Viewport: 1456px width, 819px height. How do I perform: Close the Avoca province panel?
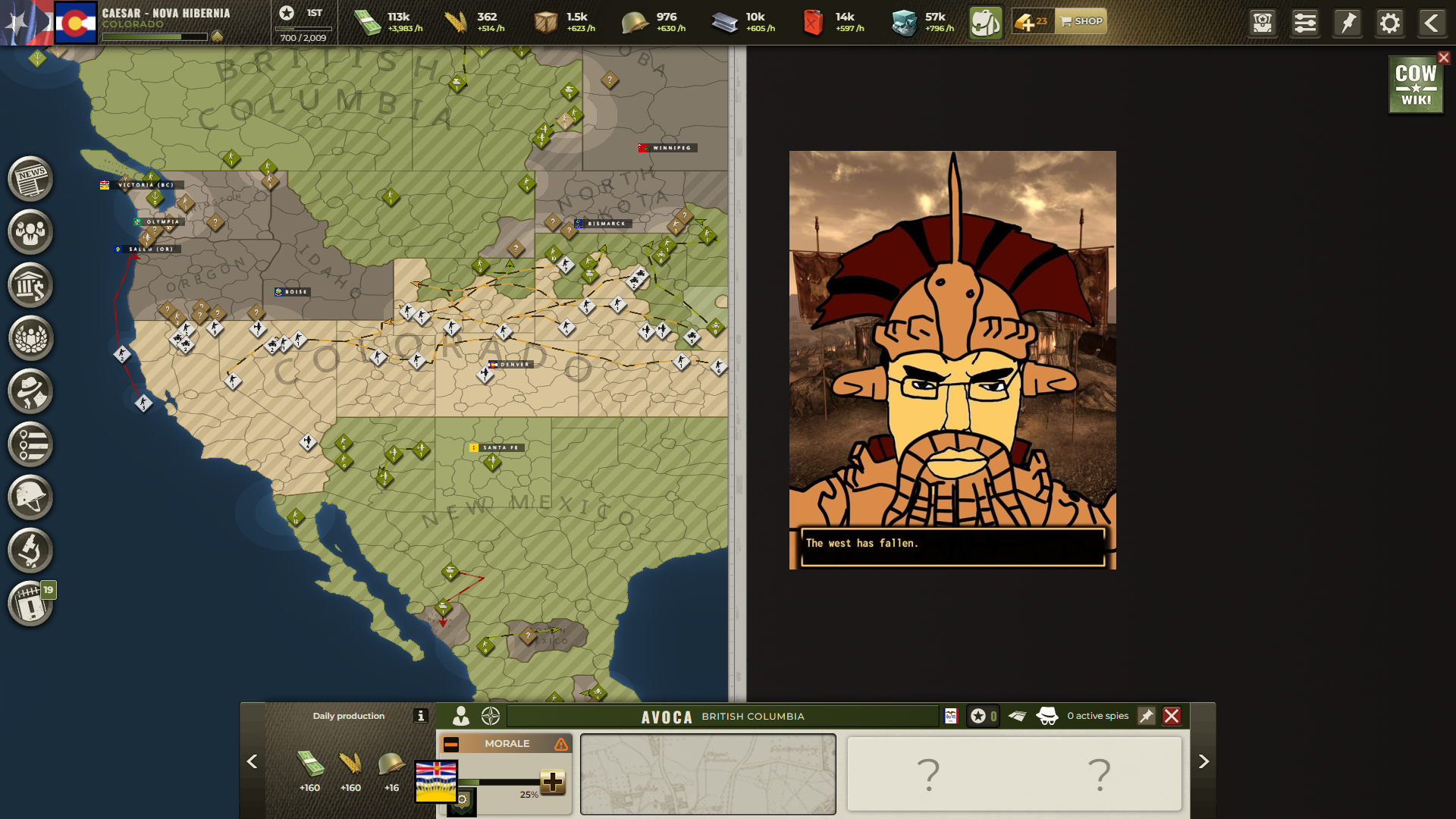1172,716
